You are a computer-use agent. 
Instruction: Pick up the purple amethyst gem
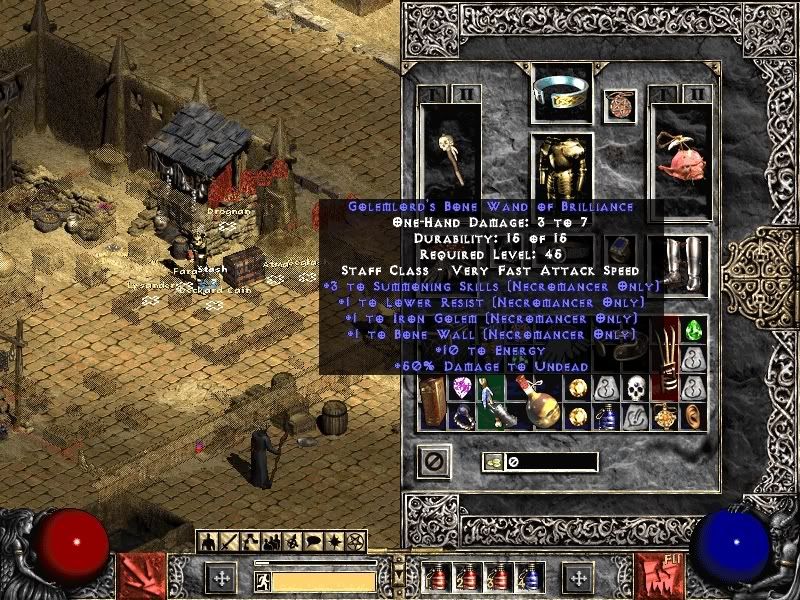point(463,389)
